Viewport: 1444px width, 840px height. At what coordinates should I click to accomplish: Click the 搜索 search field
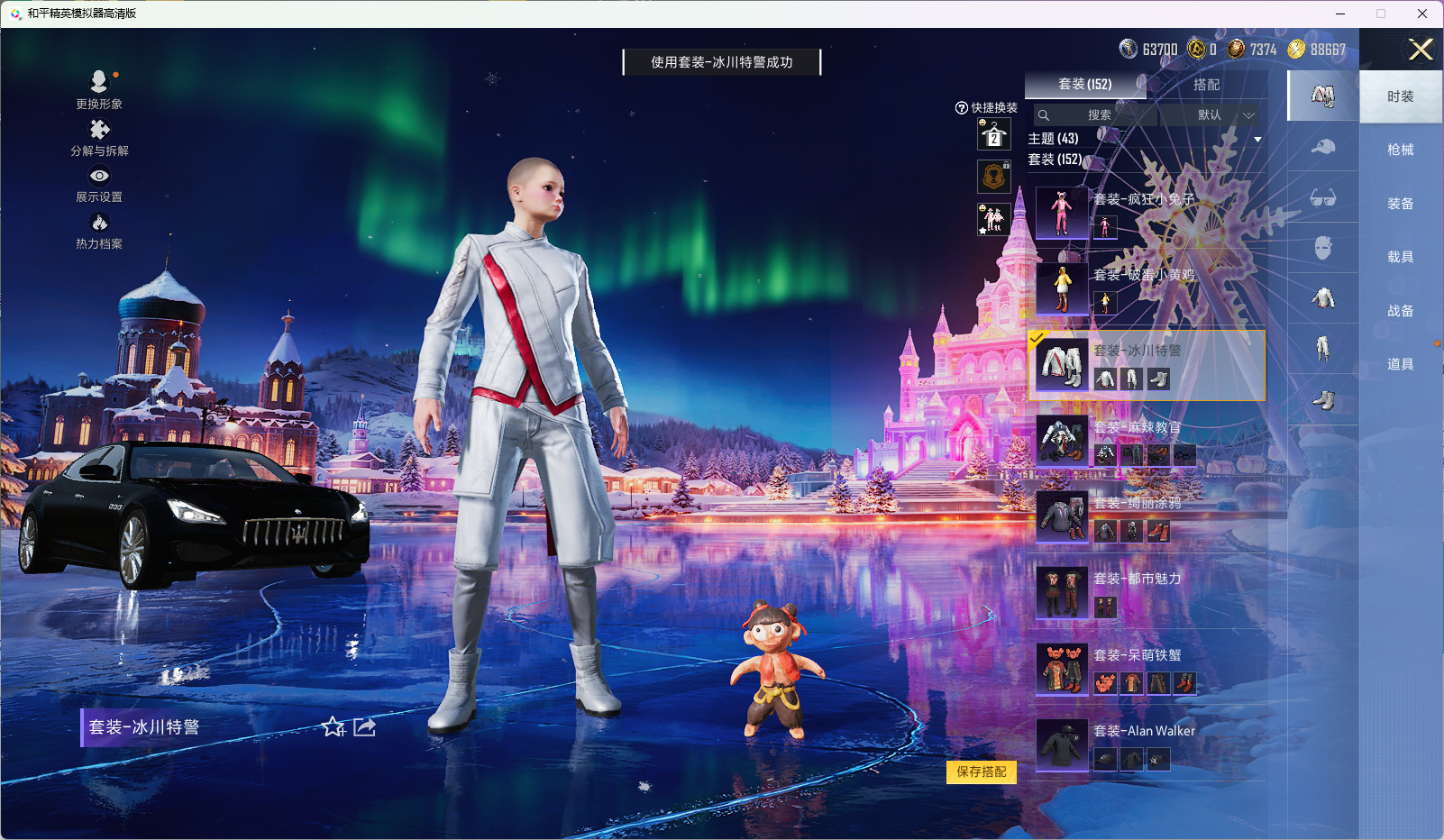click(1100, 115)
